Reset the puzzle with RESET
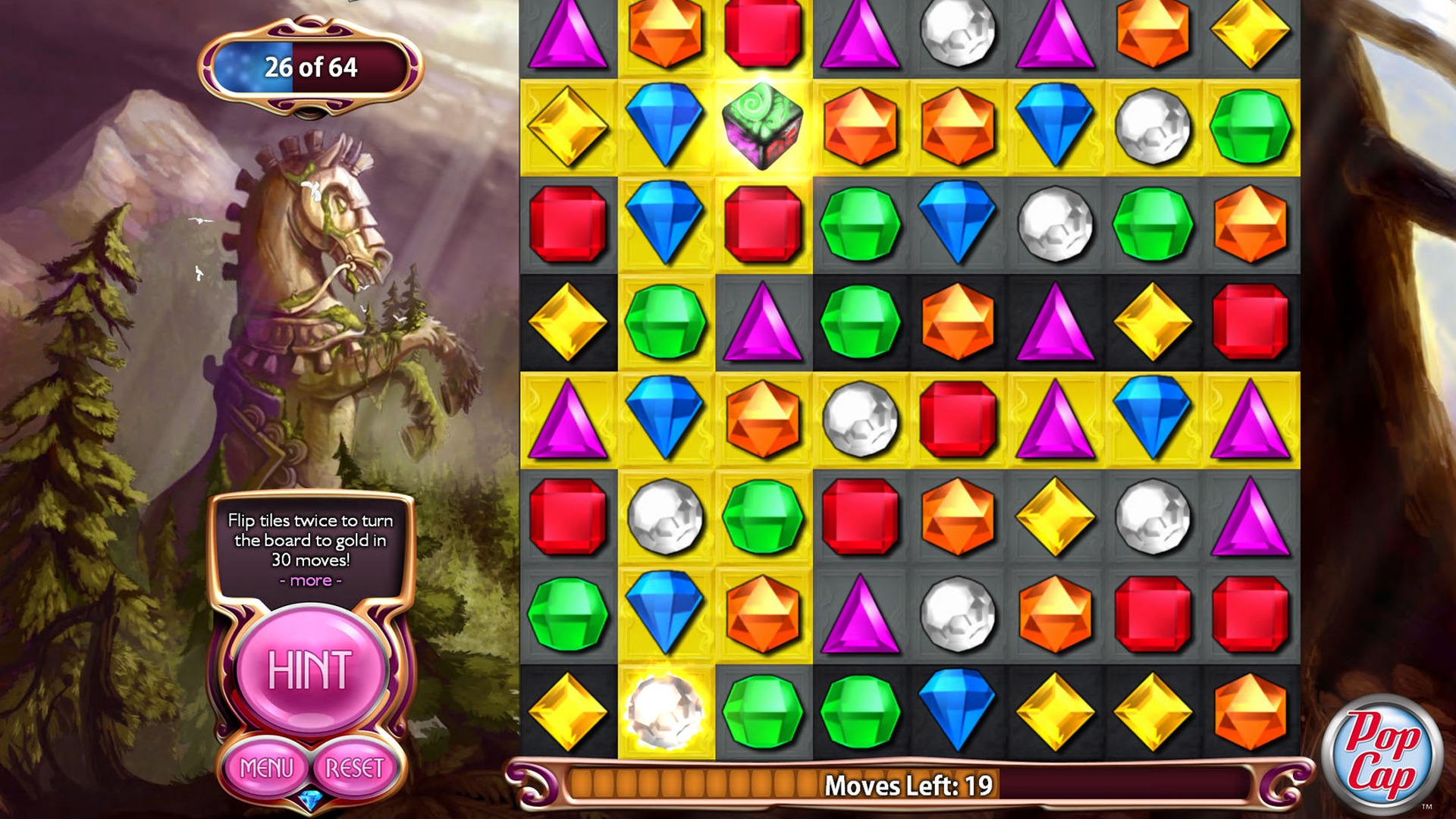The image size is (1456, 819). pyautogui.click(x=354, y=768)
